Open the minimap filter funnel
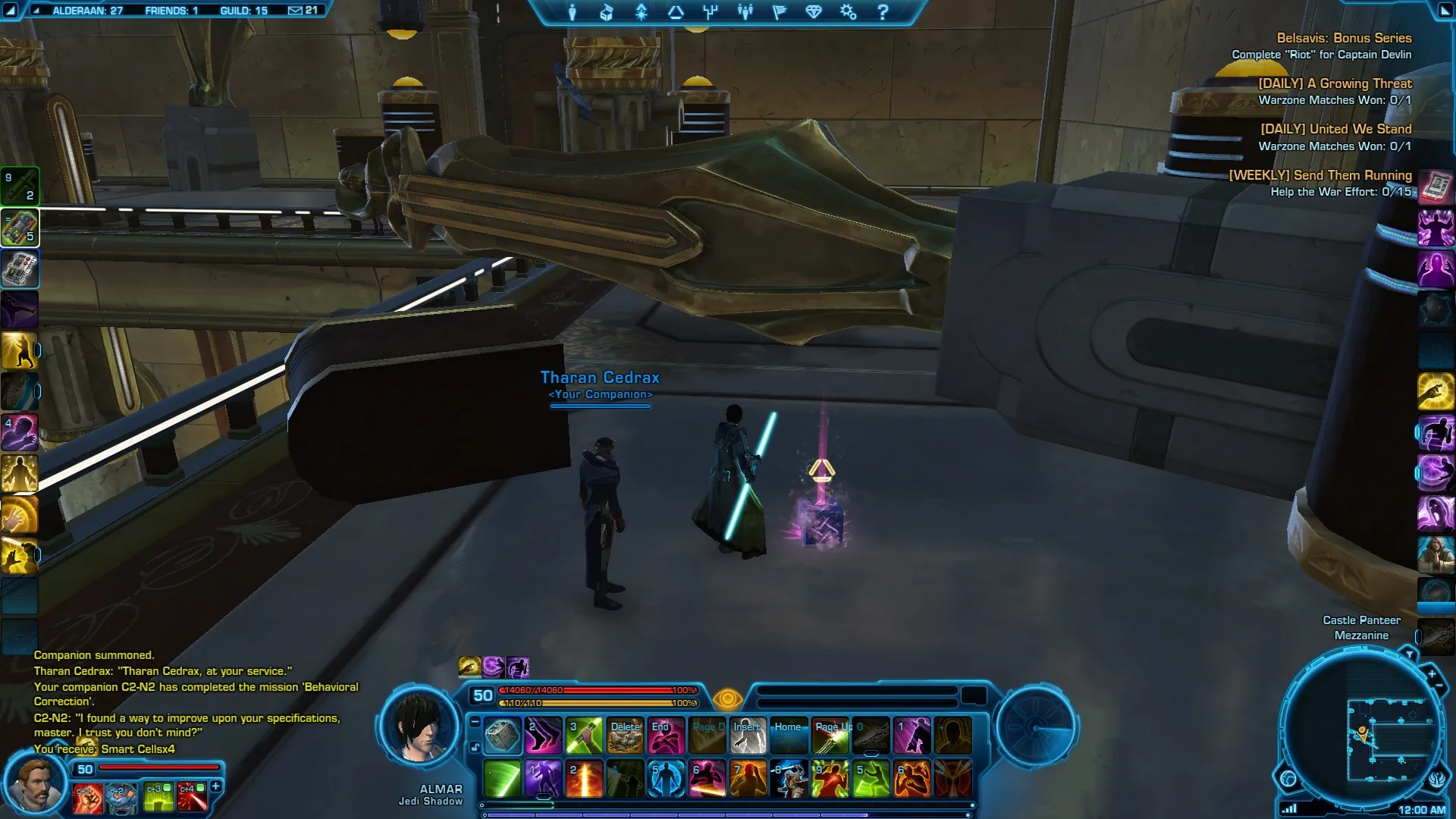This screenshot has height=819, width=1456. [x=1409, y=654]
